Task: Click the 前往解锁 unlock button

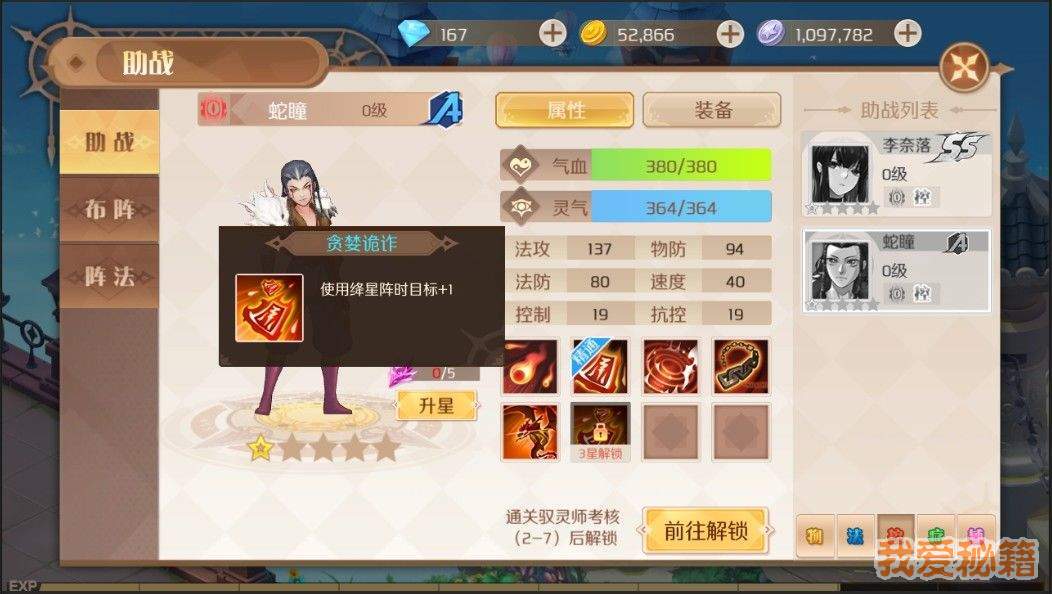Action: [x=705, y=531]
